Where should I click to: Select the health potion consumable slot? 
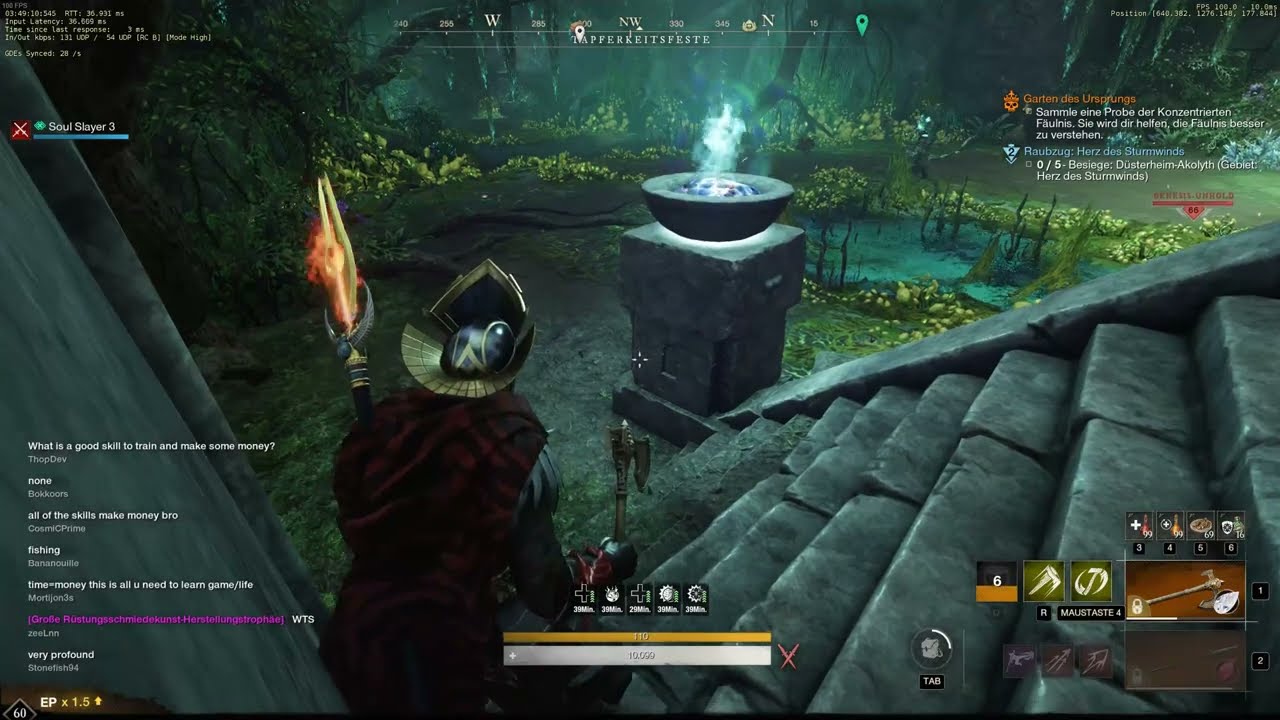[x=1139, y=527]
